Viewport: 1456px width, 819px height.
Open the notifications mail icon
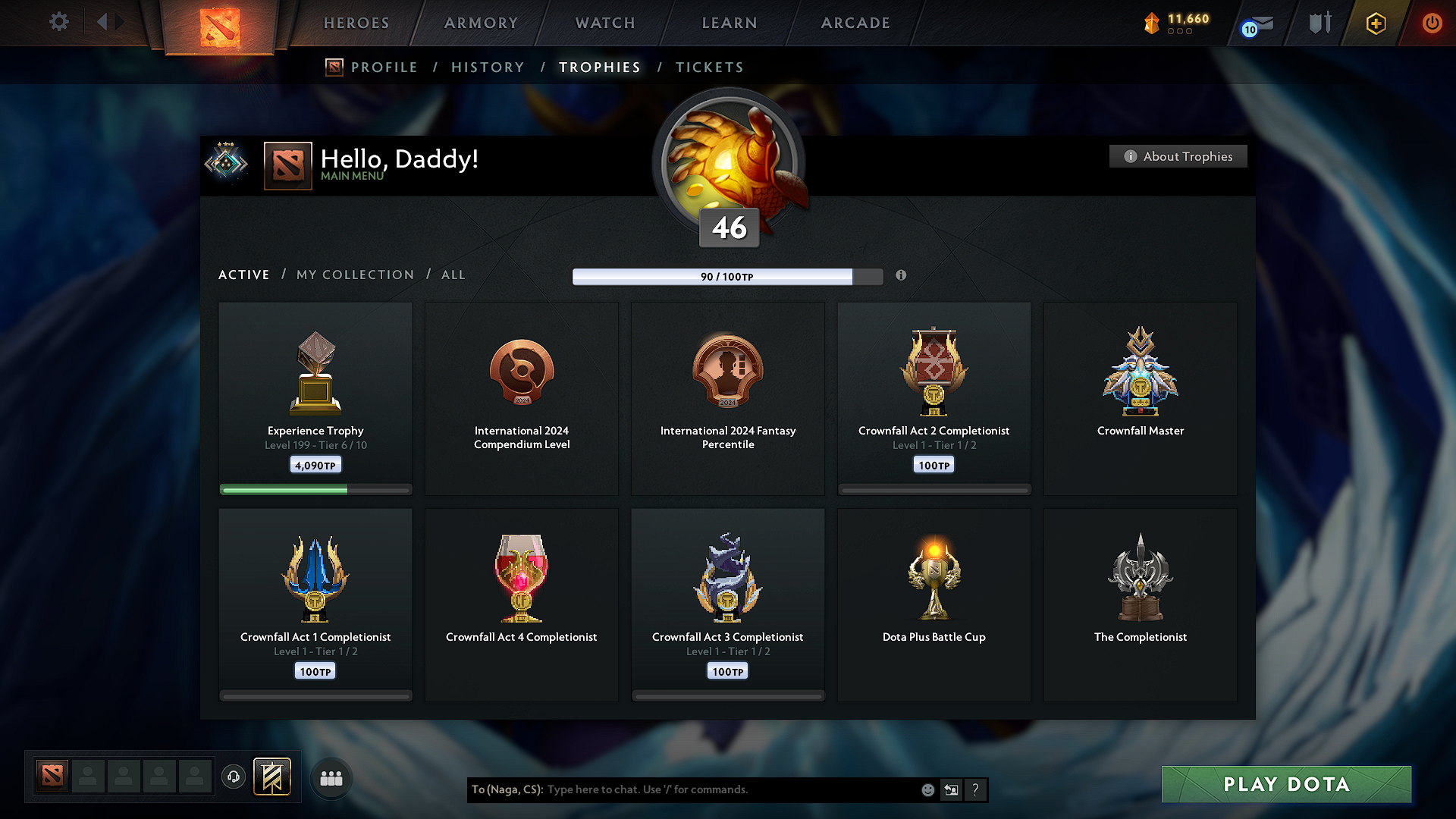(x=1257, y=25)
